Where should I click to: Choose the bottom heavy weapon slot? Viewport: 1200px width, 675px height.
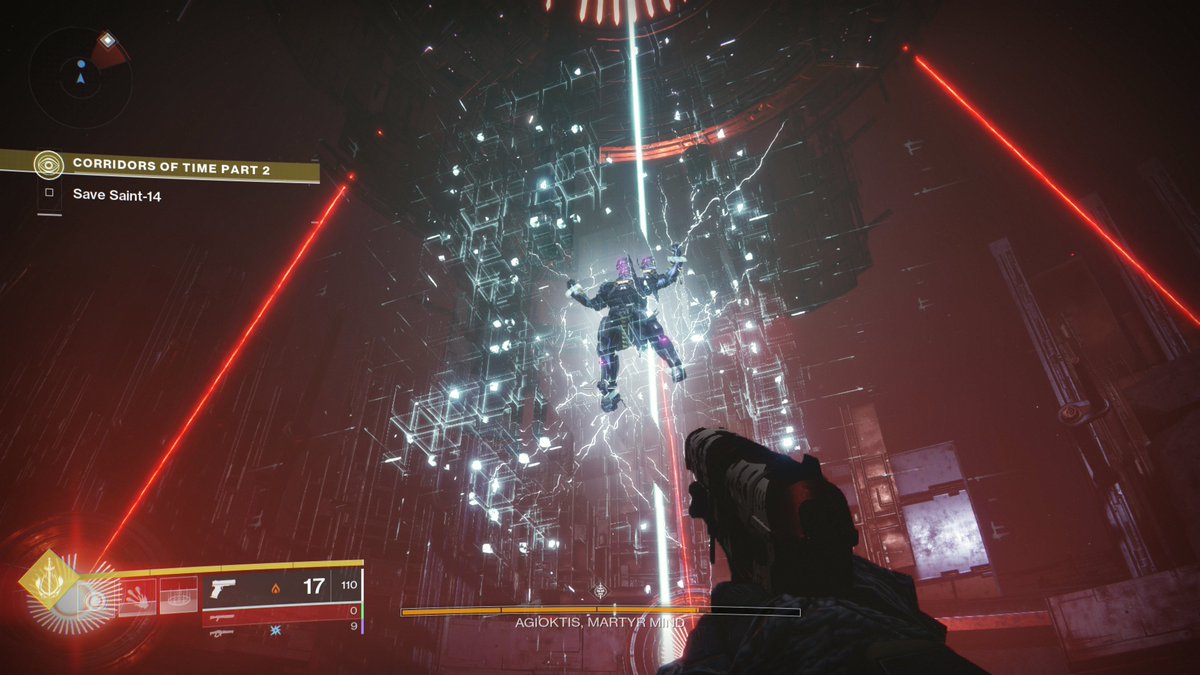221,632
